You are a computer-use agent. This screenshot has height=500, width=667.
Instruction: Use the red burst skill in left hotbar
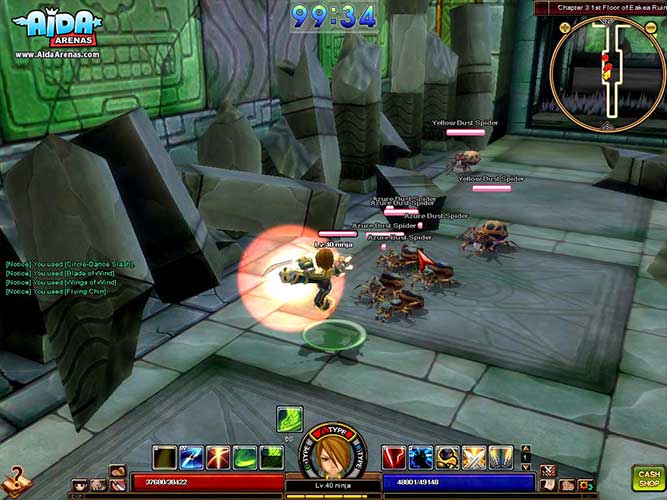[x=217, y=457]
